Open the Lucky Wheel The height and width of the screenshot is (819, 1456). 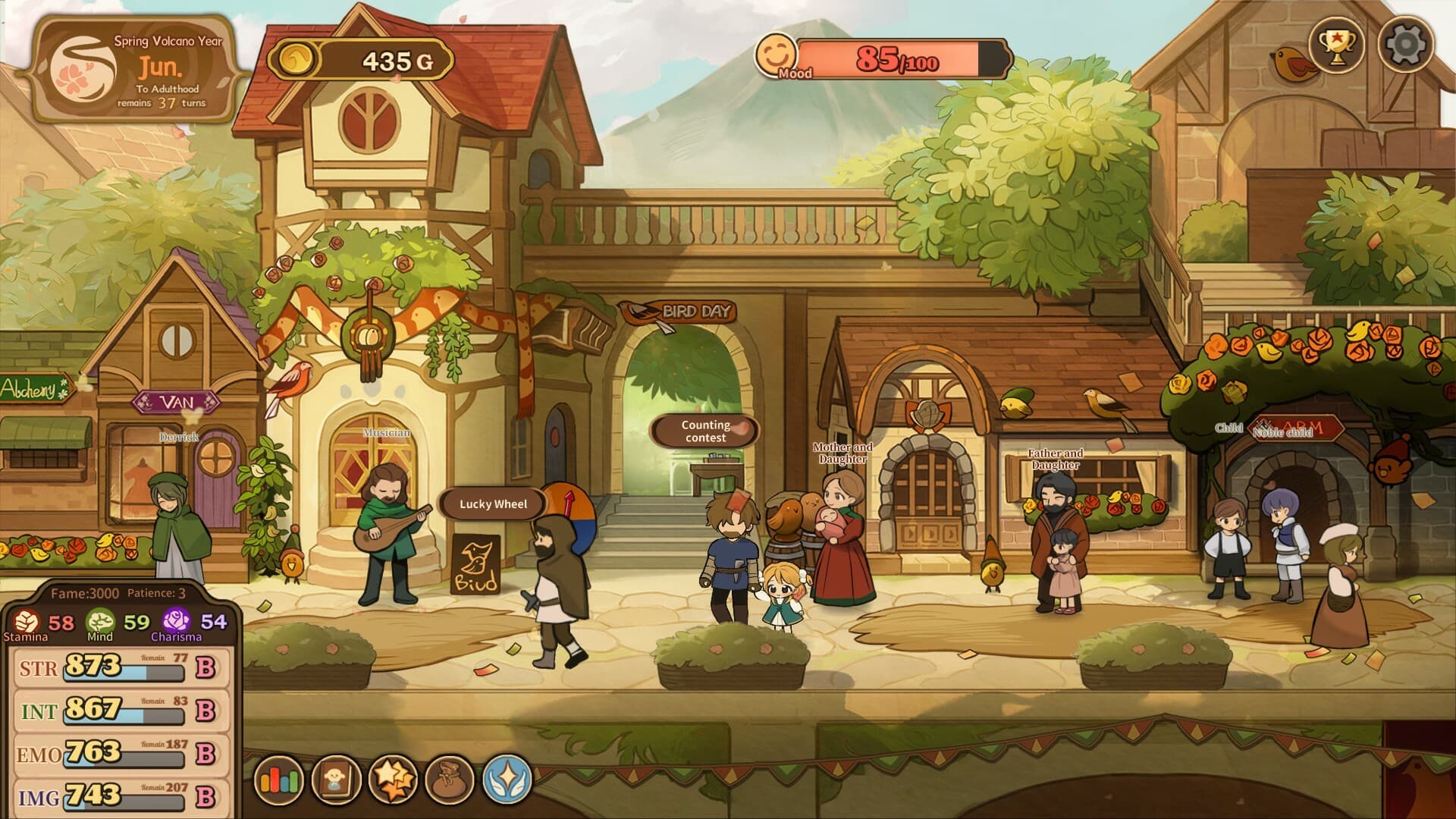(x=494, y=502)
